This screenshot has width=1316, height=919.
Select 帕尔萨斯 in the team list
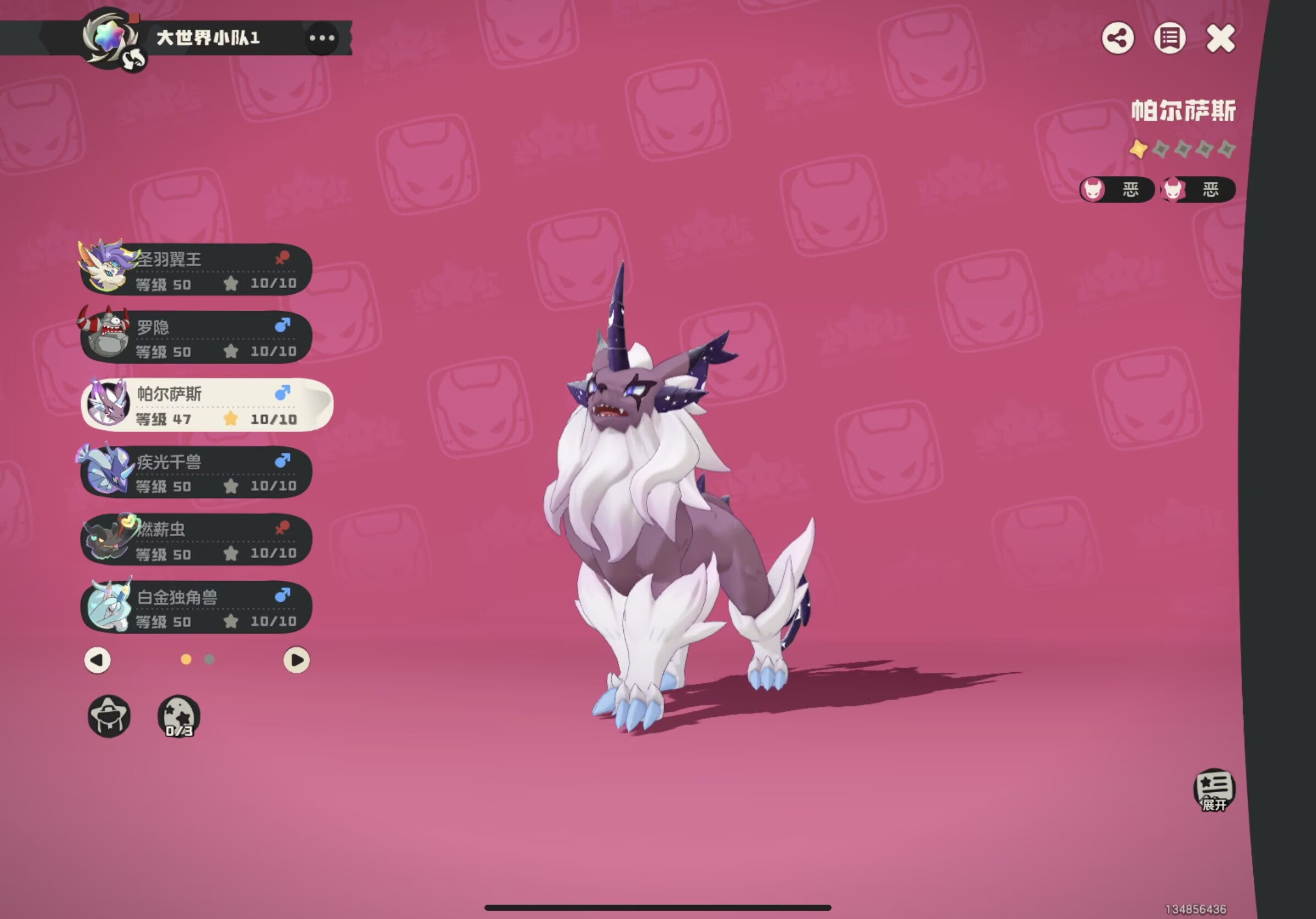[206, 404]
